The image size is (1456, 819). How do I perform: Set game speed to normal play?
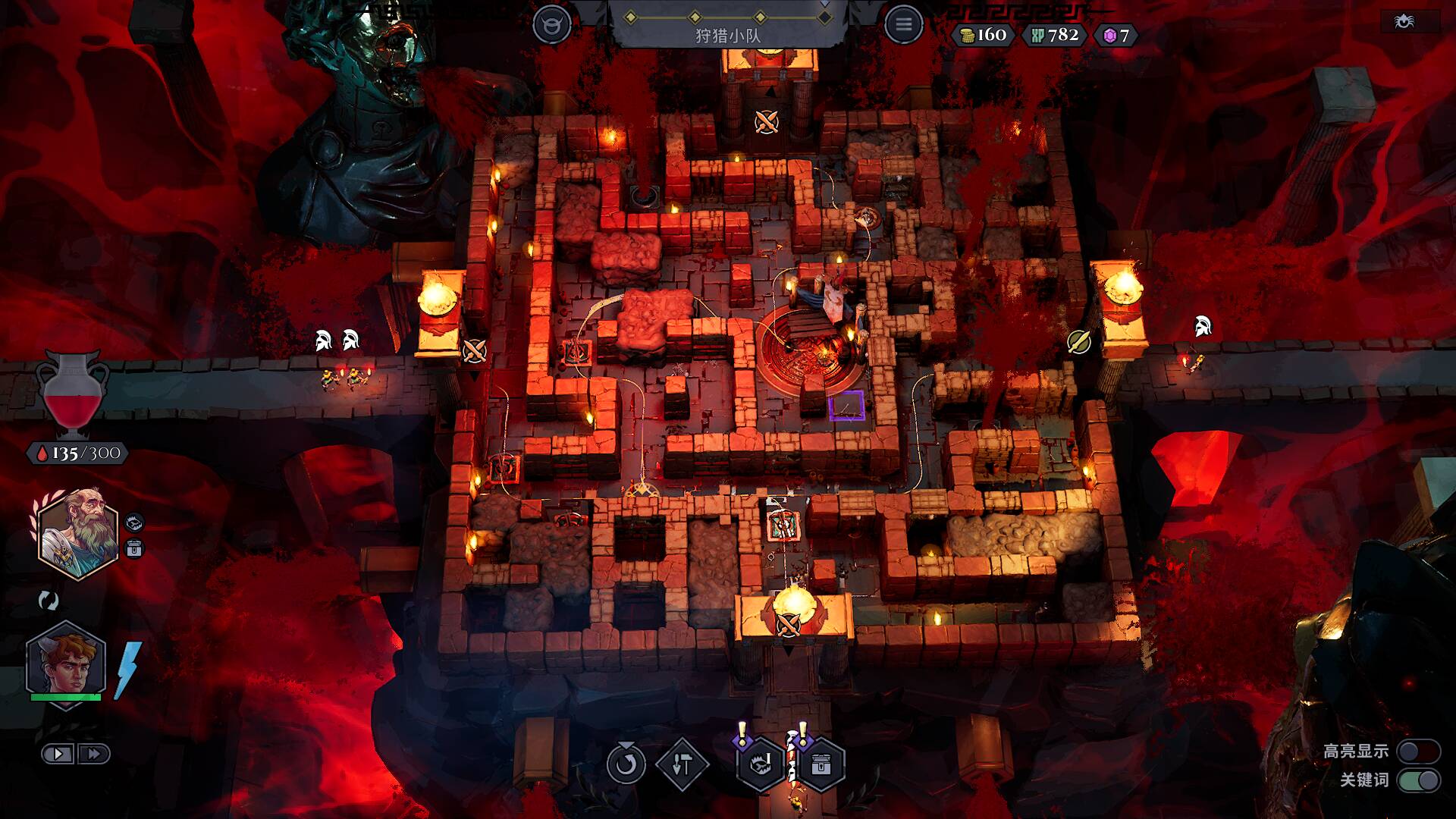[58, 754]
